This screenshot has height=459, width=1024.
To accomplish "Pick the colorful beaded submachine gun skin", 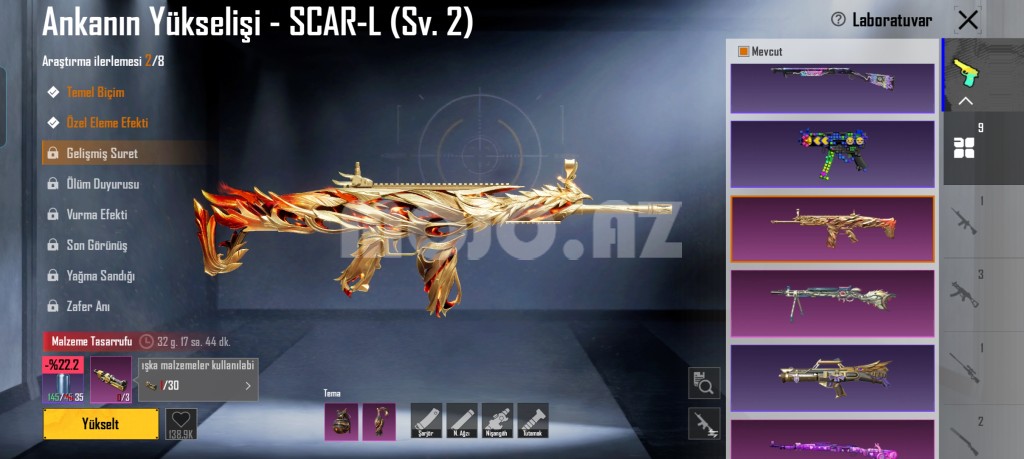I will [832, 154].
